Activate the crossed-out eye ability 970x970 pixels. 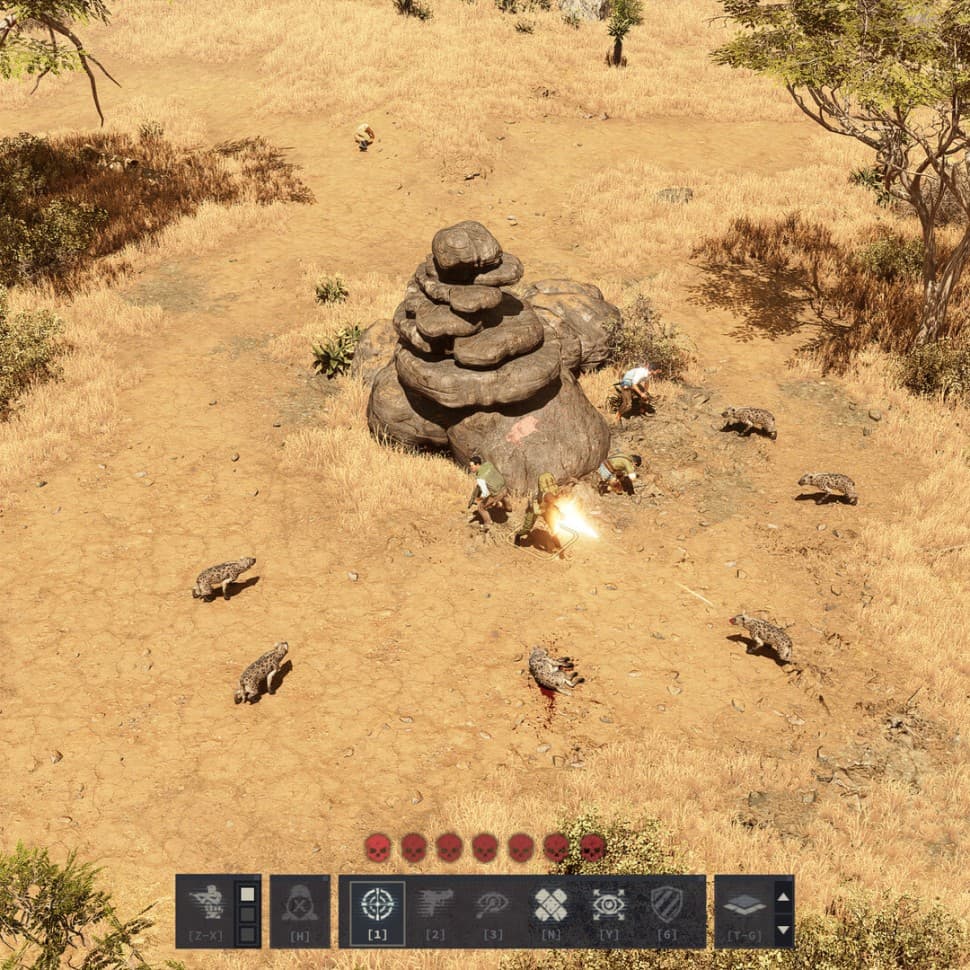pyautogui.click(x=492, y=905)
